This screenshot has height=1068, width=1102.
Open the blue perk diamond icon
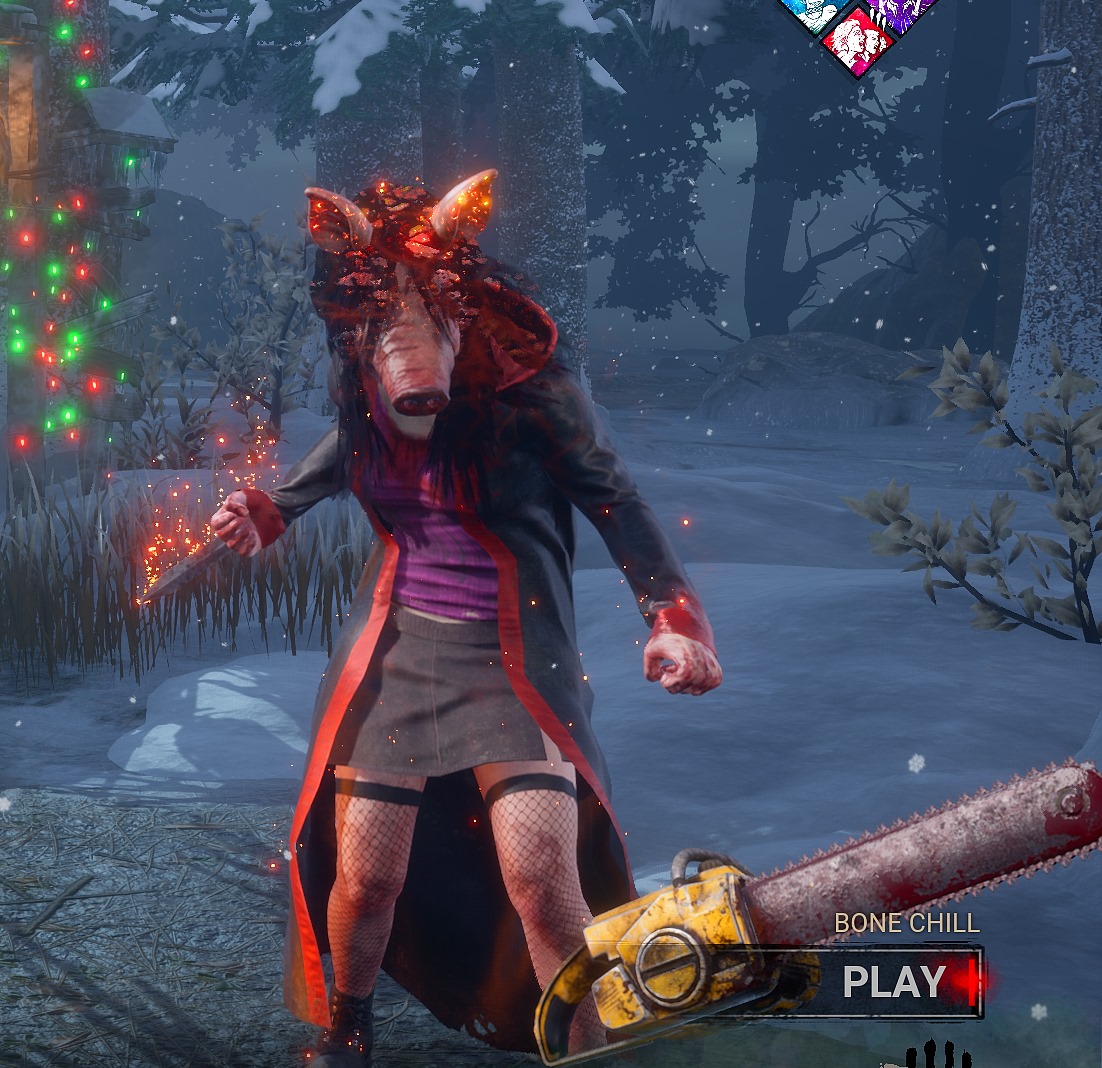pyautogui.click(x=817, y=10)
